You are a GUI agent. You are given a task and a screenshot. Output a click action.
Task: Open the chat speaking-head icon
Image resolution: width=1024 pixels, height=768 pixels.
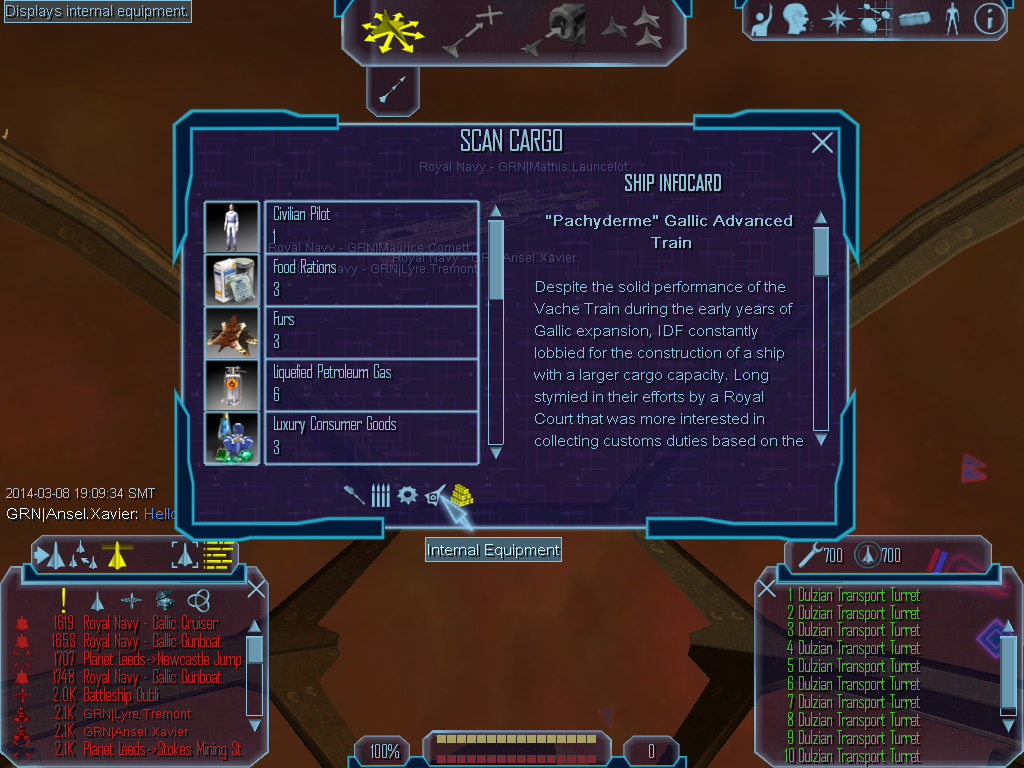click(795, 19)
